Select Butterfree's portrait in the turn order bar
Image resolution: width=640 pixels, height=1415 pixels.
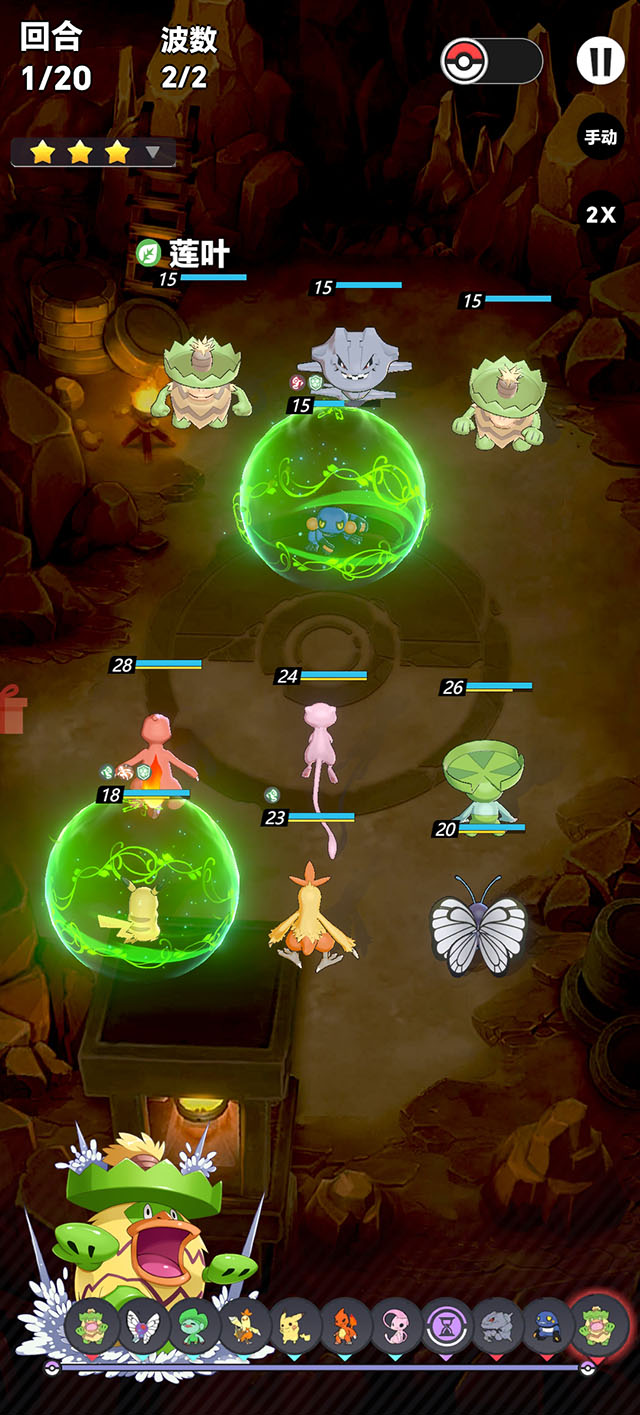tap(143, 1327)
